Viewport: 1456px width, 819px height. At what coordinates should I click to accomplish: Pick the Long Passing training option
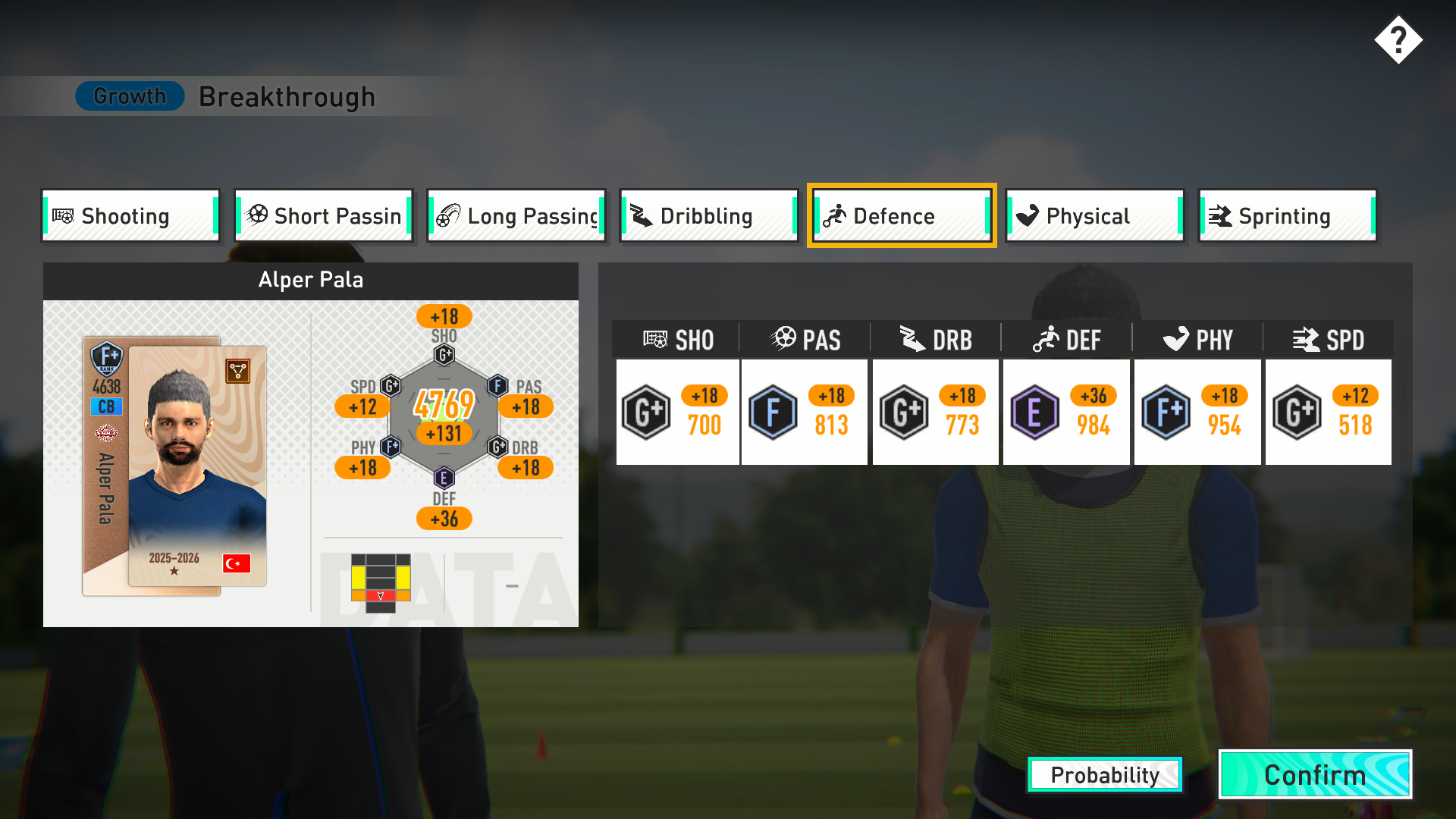[x=516, y=216]
